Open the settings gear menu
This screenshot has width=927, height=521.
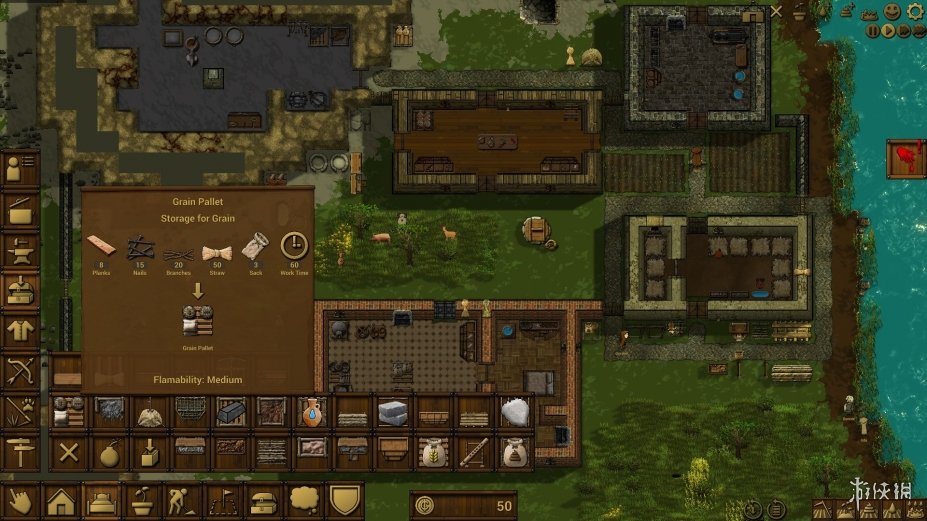(915, 11)
